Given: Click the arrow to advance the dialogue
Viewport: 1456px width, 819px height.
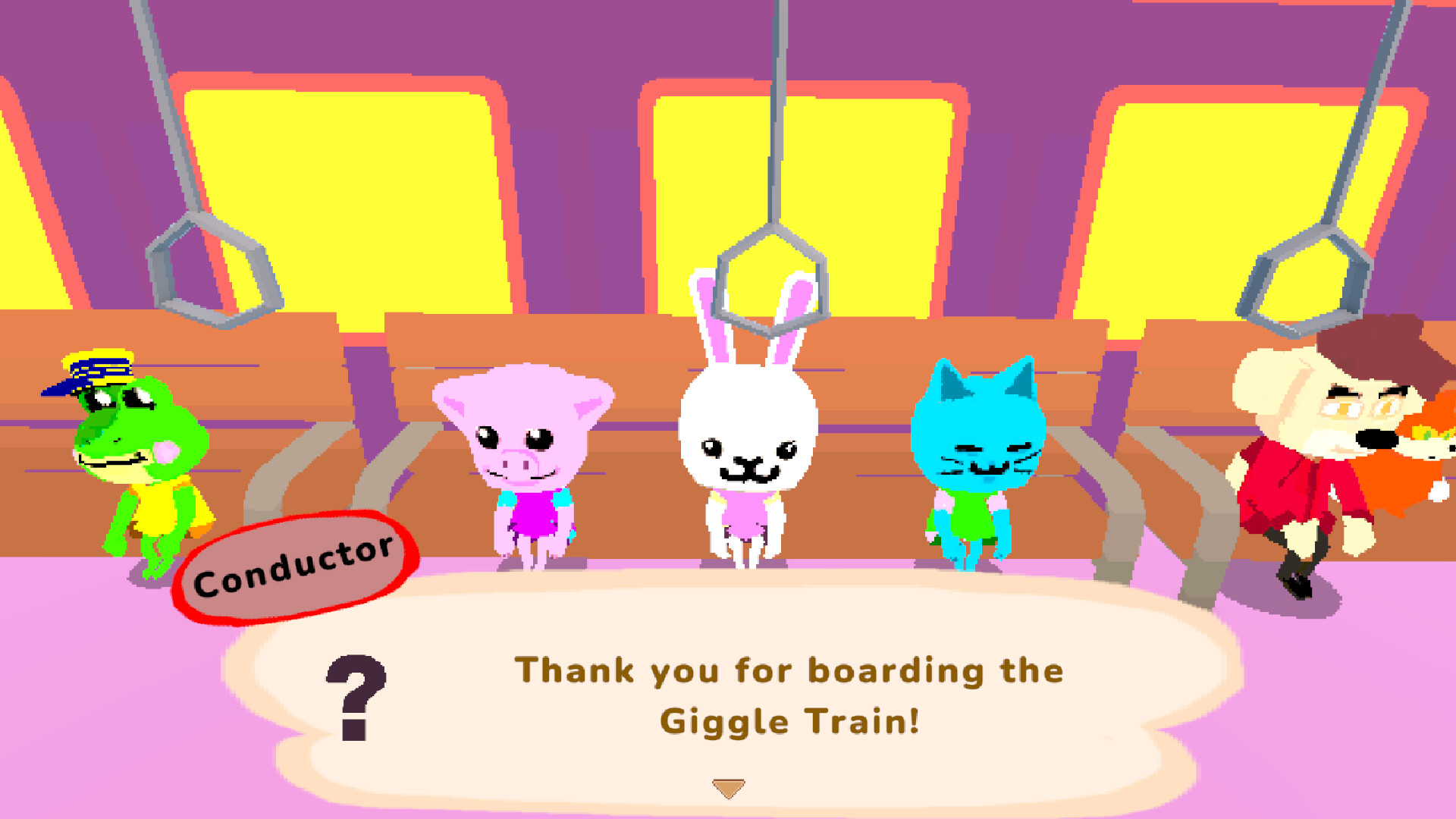Looking at the screenshot, I should [x=730, y=788].
